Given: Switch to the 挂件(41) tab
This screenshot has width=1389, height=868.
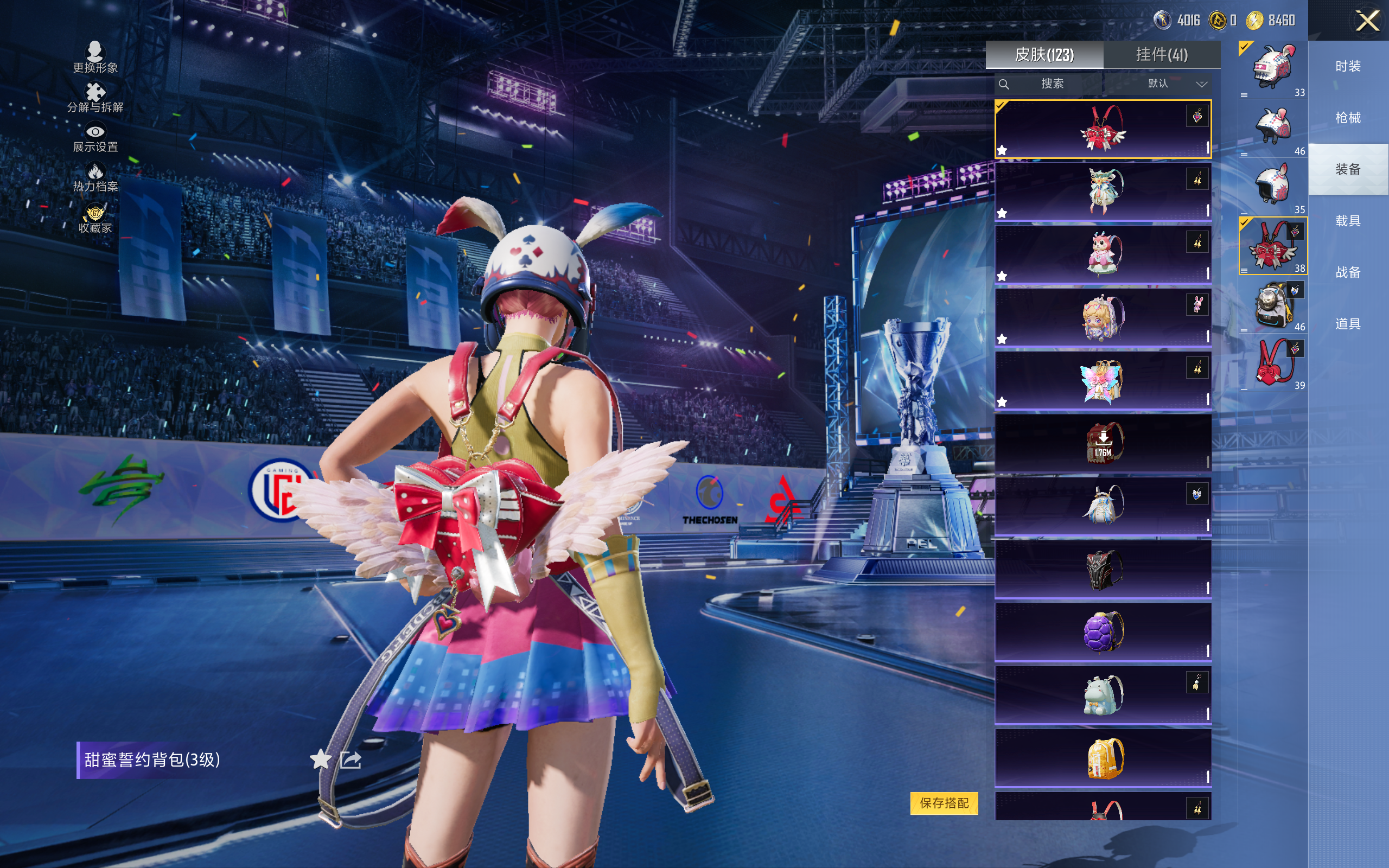Looking at the screenshot, I should tap(1161, 55).
